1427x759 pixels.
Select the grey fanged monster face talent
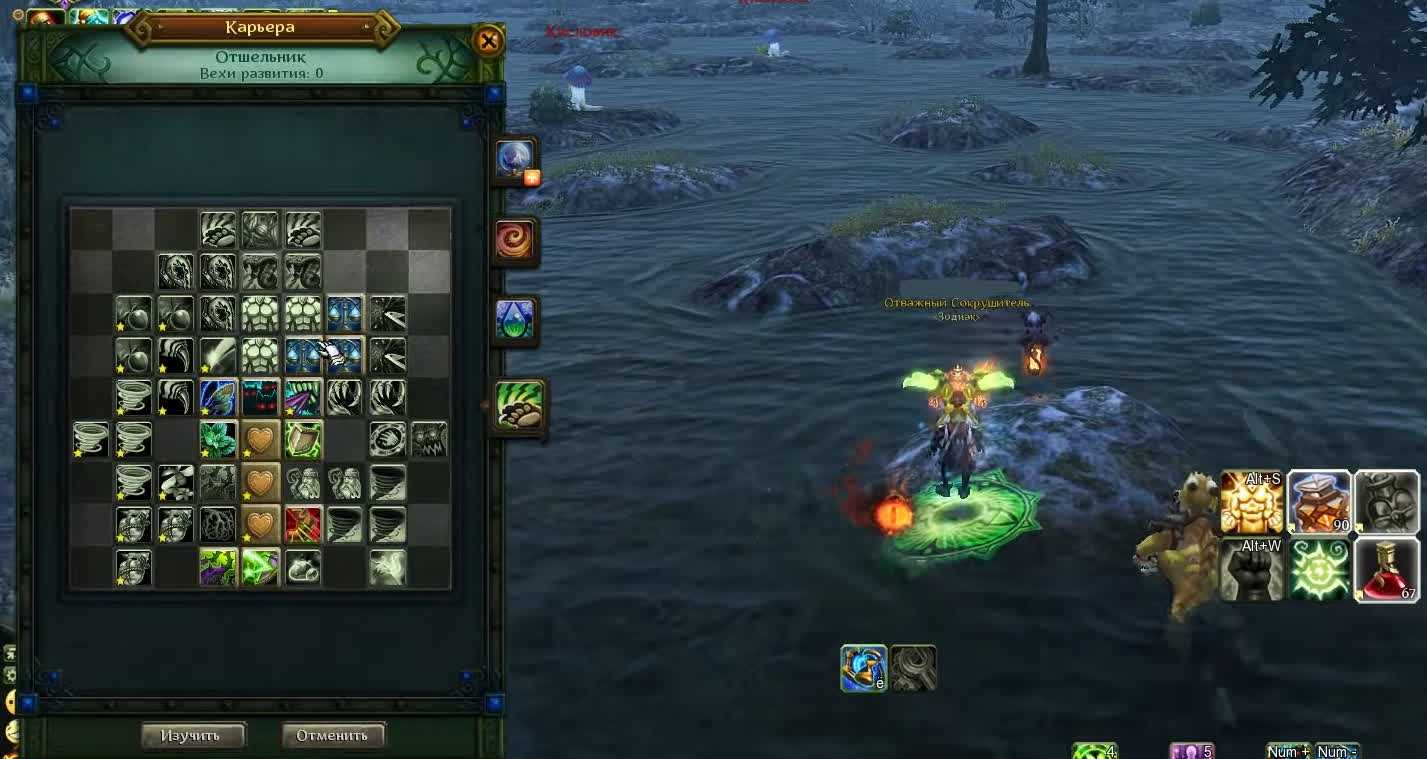pyautogui.click(x=429, y=439)
